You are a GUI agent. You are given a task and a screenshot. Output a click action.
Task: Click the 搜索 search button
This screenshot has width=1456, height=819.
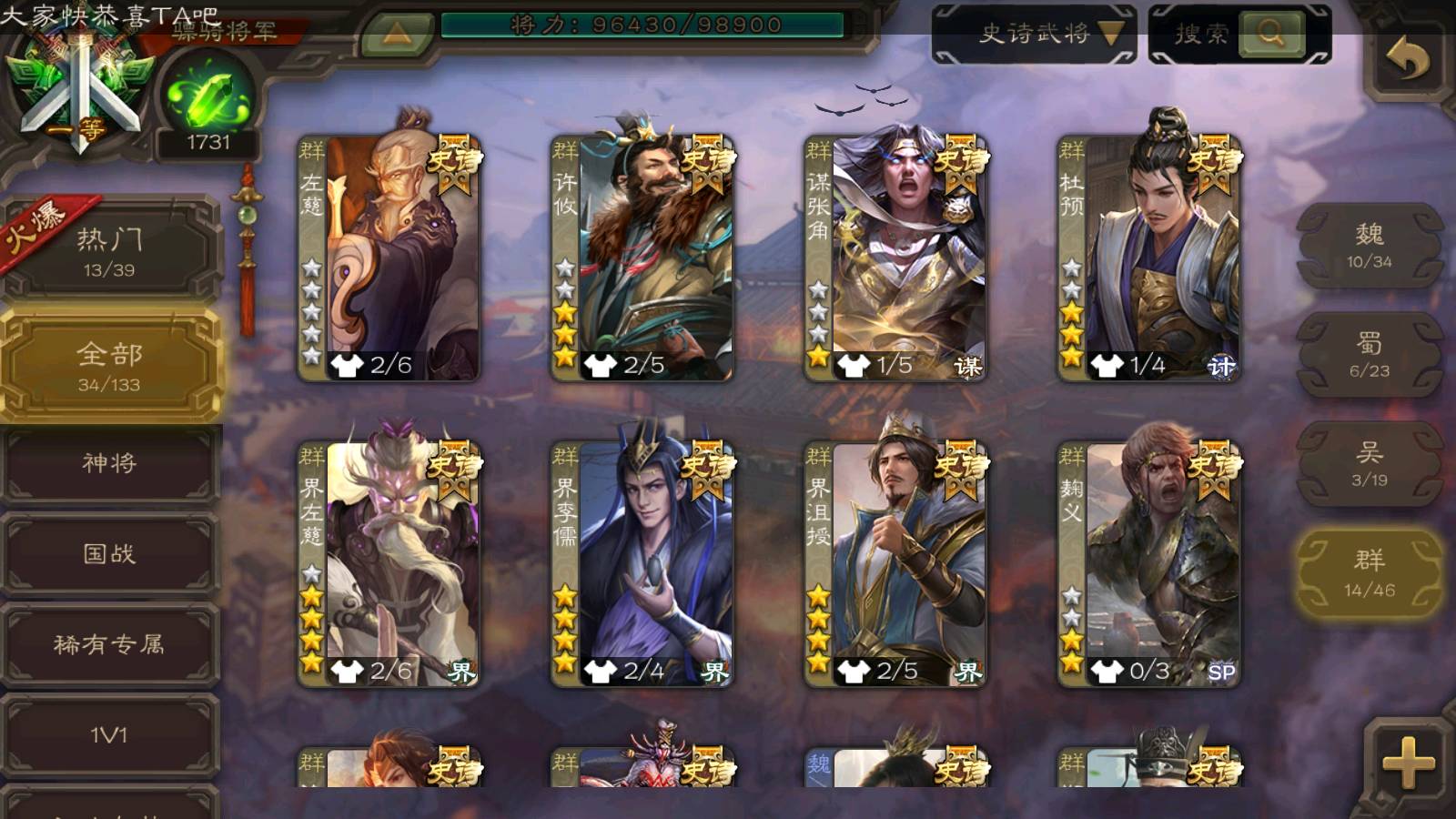[x=1270, y=35]
